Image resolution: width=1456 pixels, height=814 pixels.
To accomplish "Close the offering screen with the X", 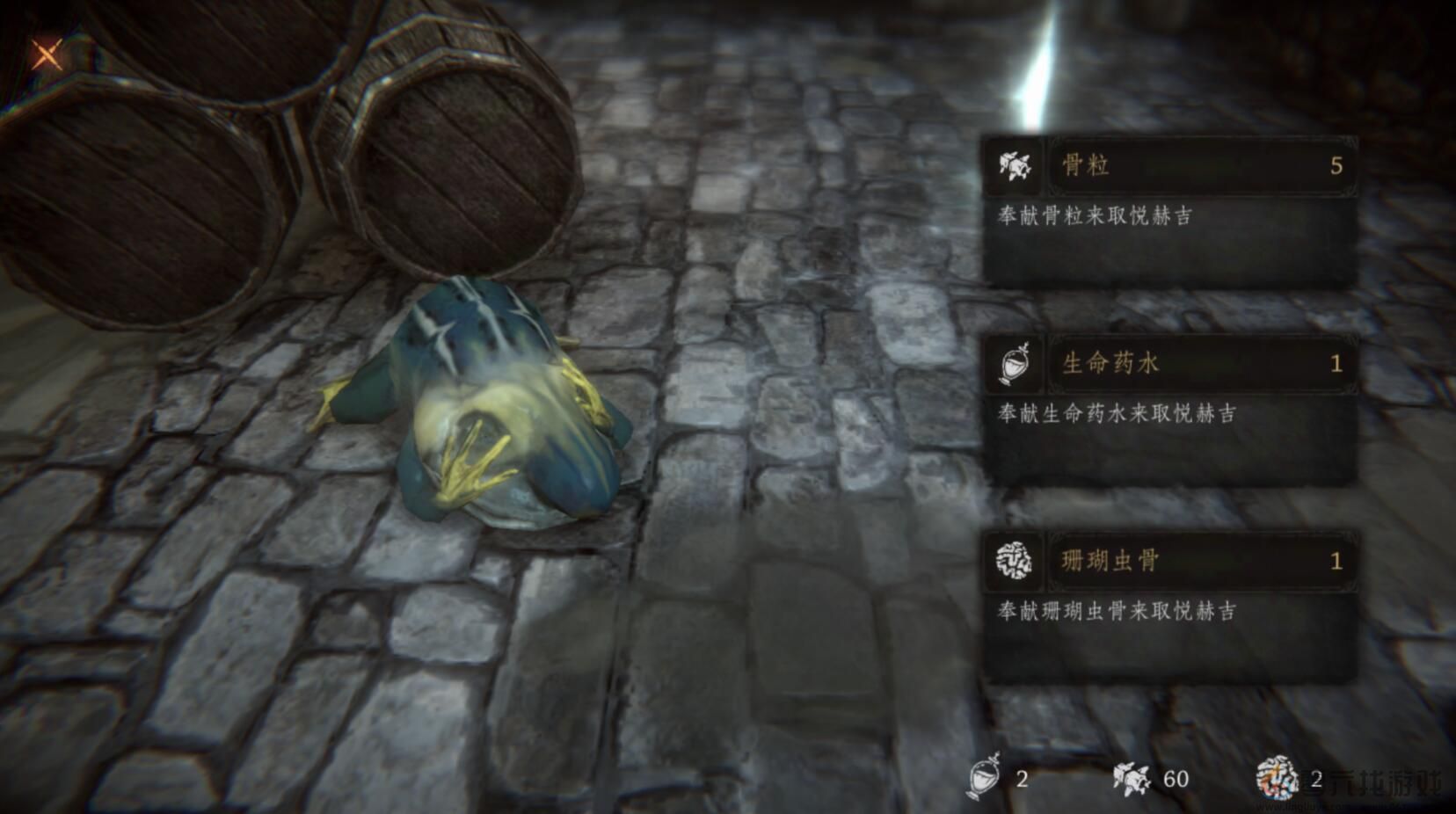I will (x=47, y=55).
